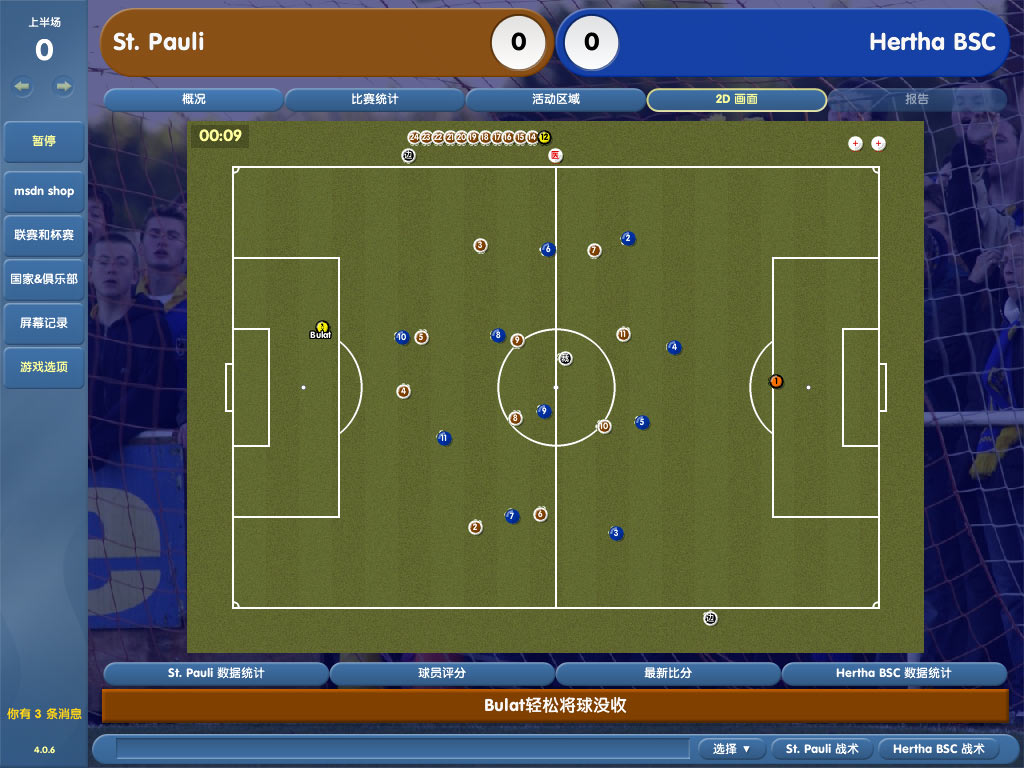Image resolution: width=1024 pixels, height=768 pixels.
Task: Select the 2D 画面 pitch view tab
Action: [737, 100]
